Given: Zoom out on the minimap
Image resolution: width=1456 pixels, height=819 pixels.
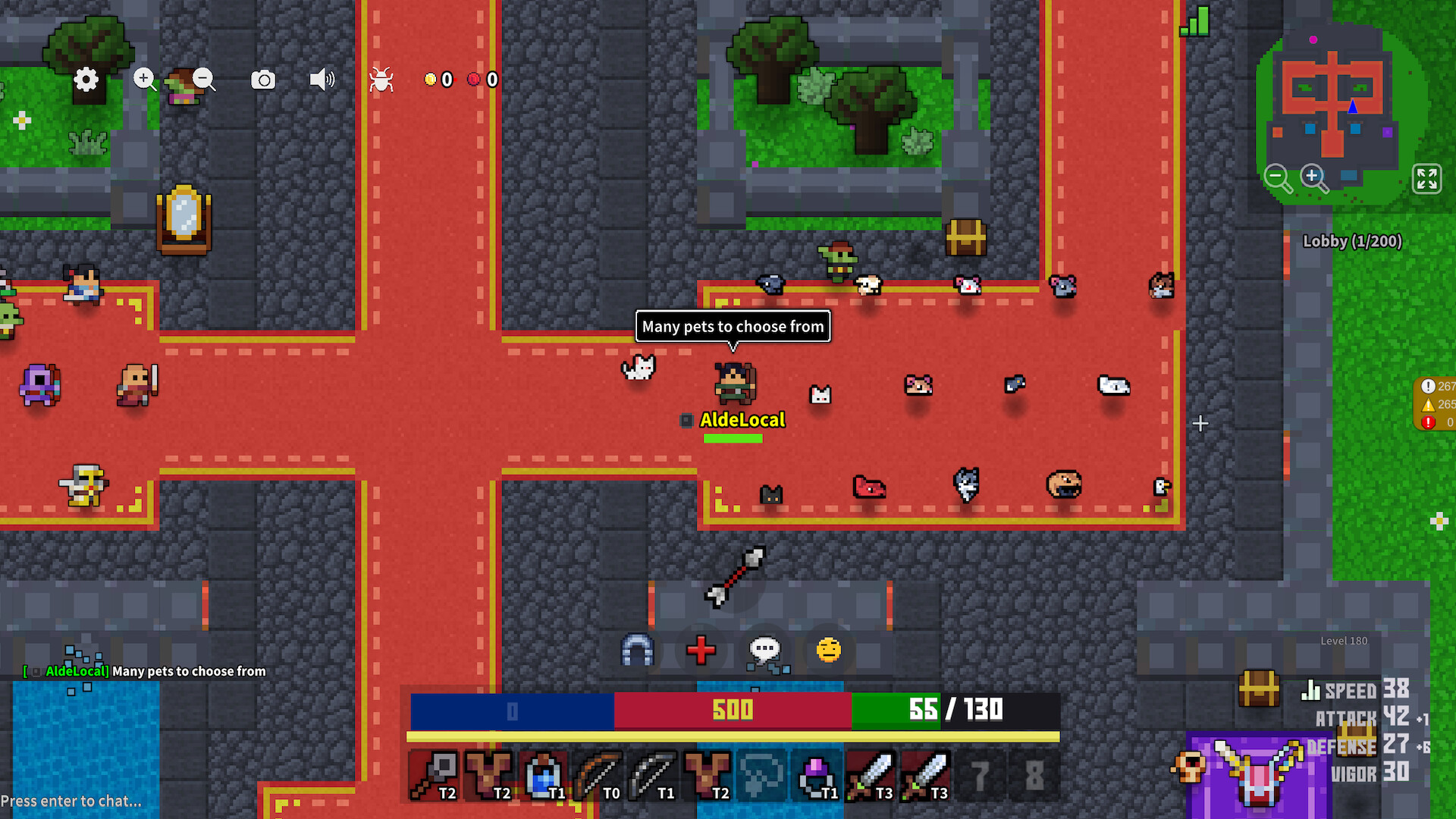Looking at the screenshot, I should point(1278,178).
